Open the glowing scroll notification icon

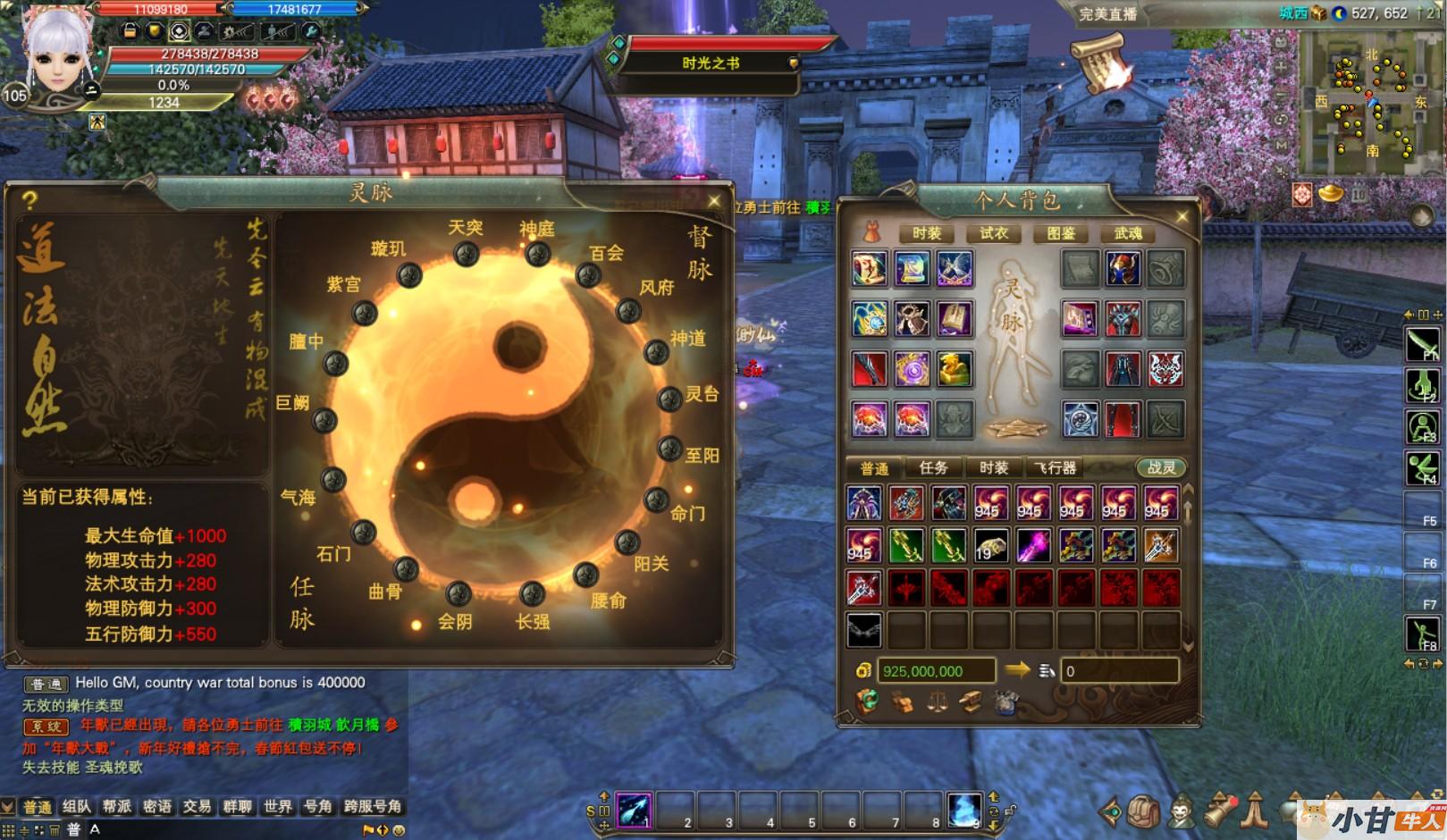pos(1100,63)
